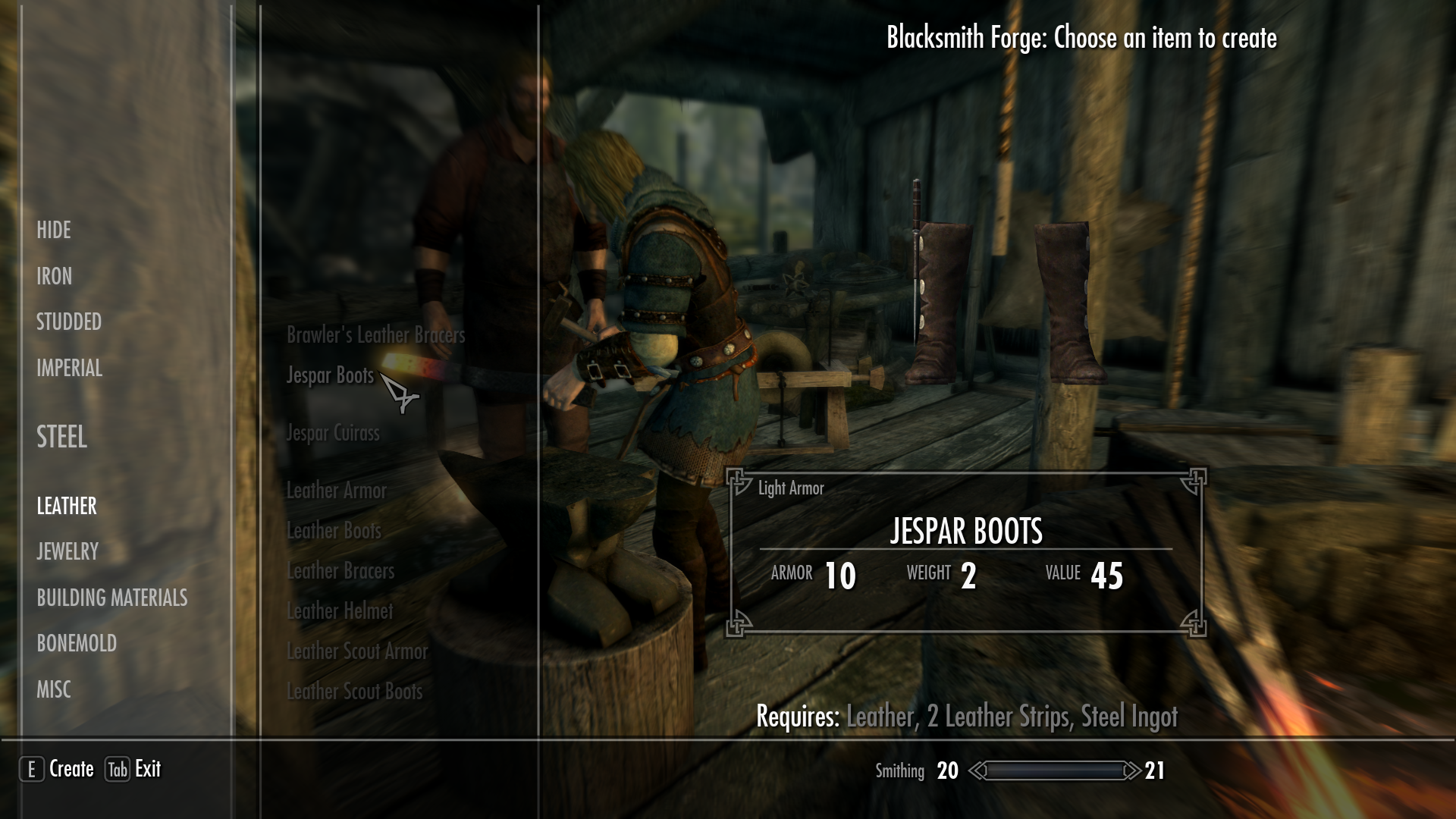
Task: Open the JEWELRY crafting category
Action: coord(67,552)
